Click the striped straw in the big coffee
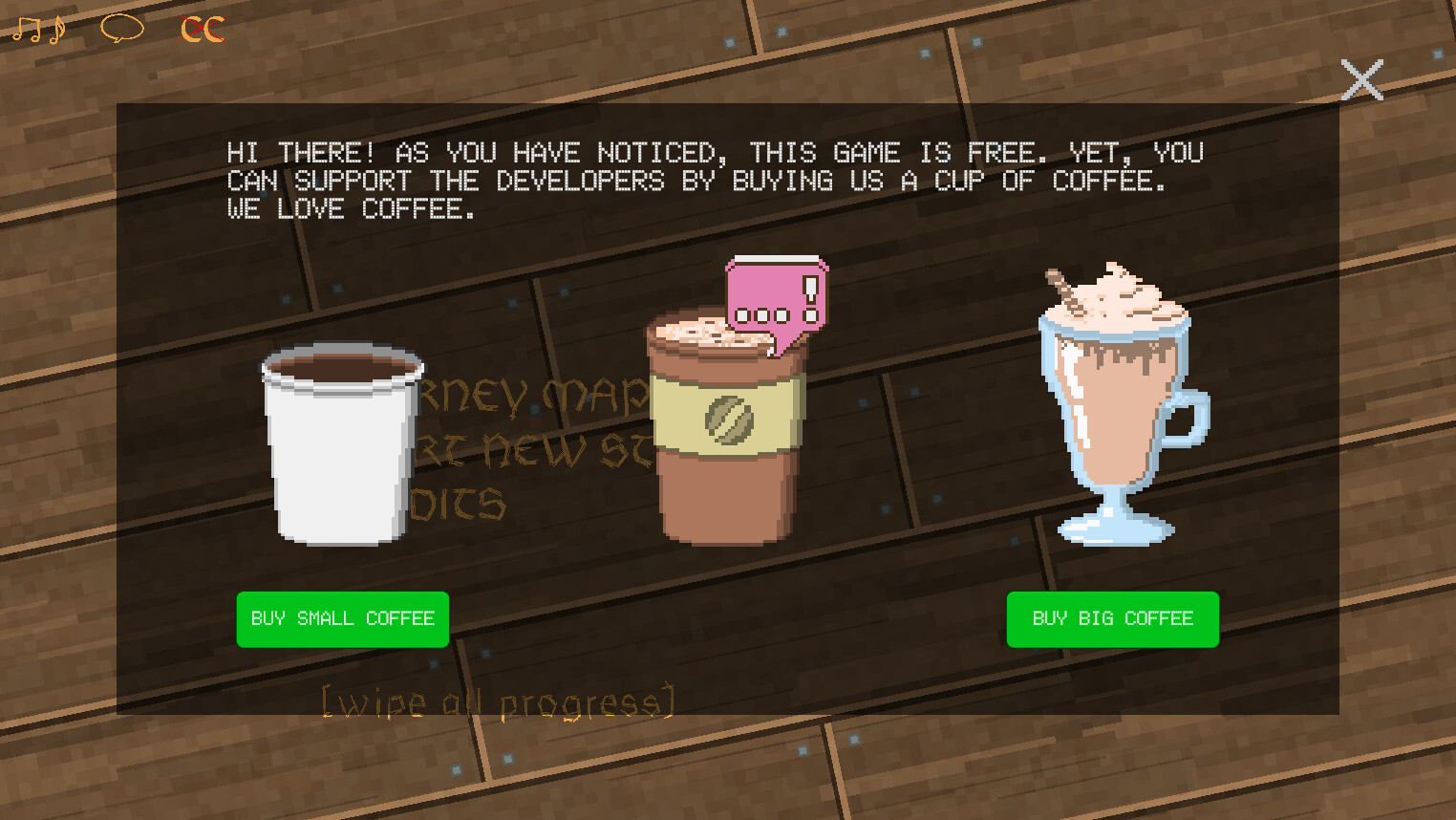This screenshot has width=1456, height=820. click(x=1063, y=287)
